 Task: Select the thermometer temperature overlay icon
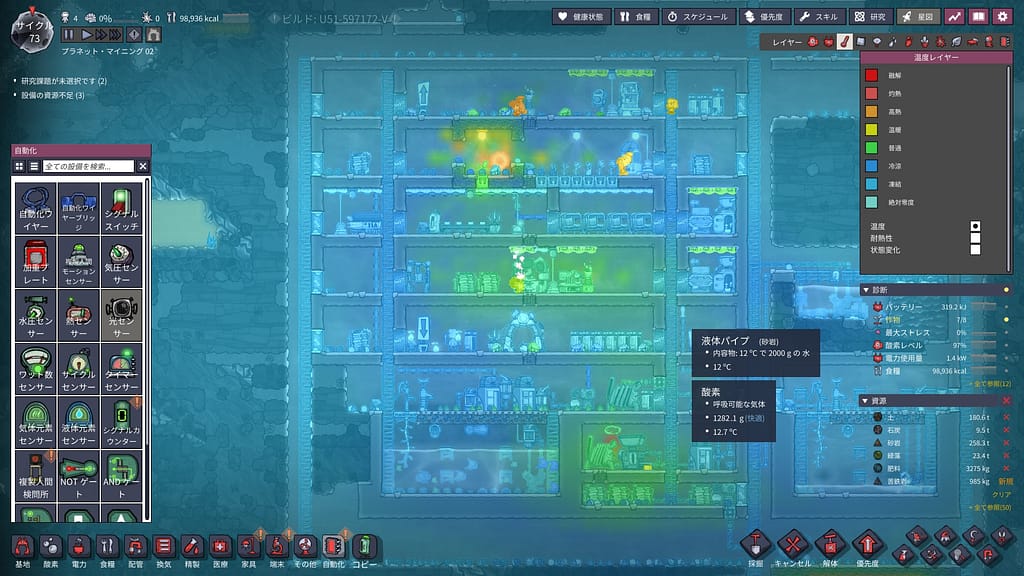pyautogui.click(x=844, y=42)
